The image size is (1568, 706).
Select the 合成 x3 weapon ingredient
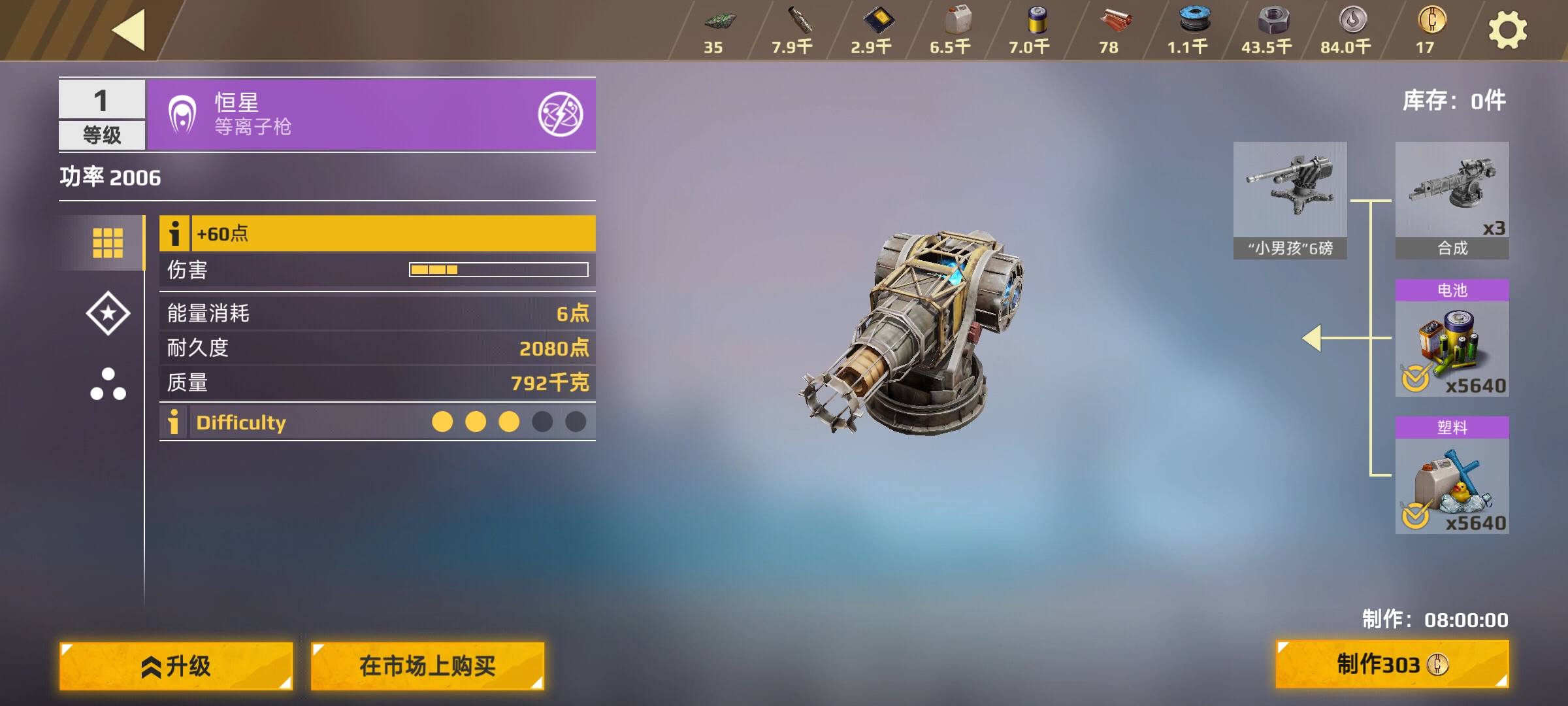tap(1452, 199)
